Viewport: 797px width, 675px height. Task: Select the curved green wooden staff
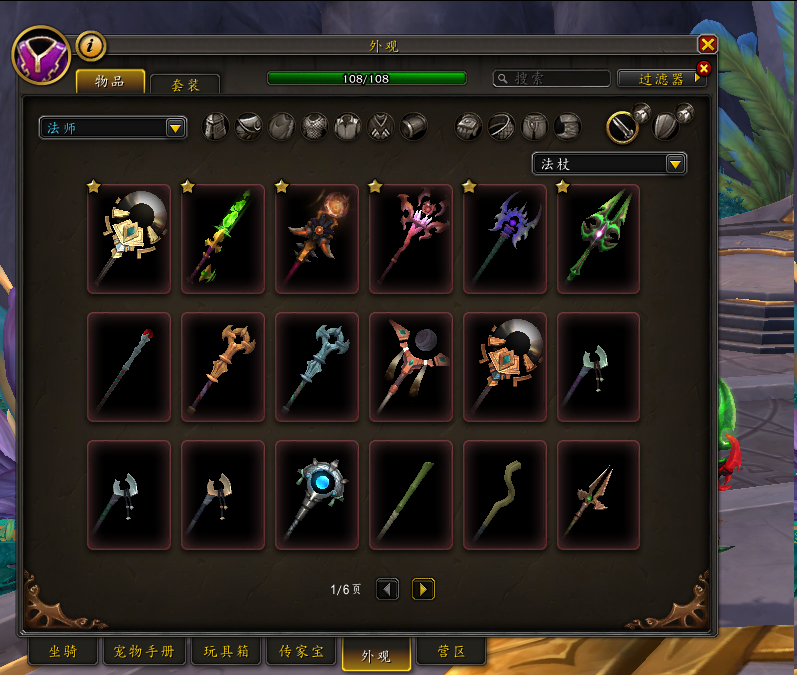[x=505, y=495]
